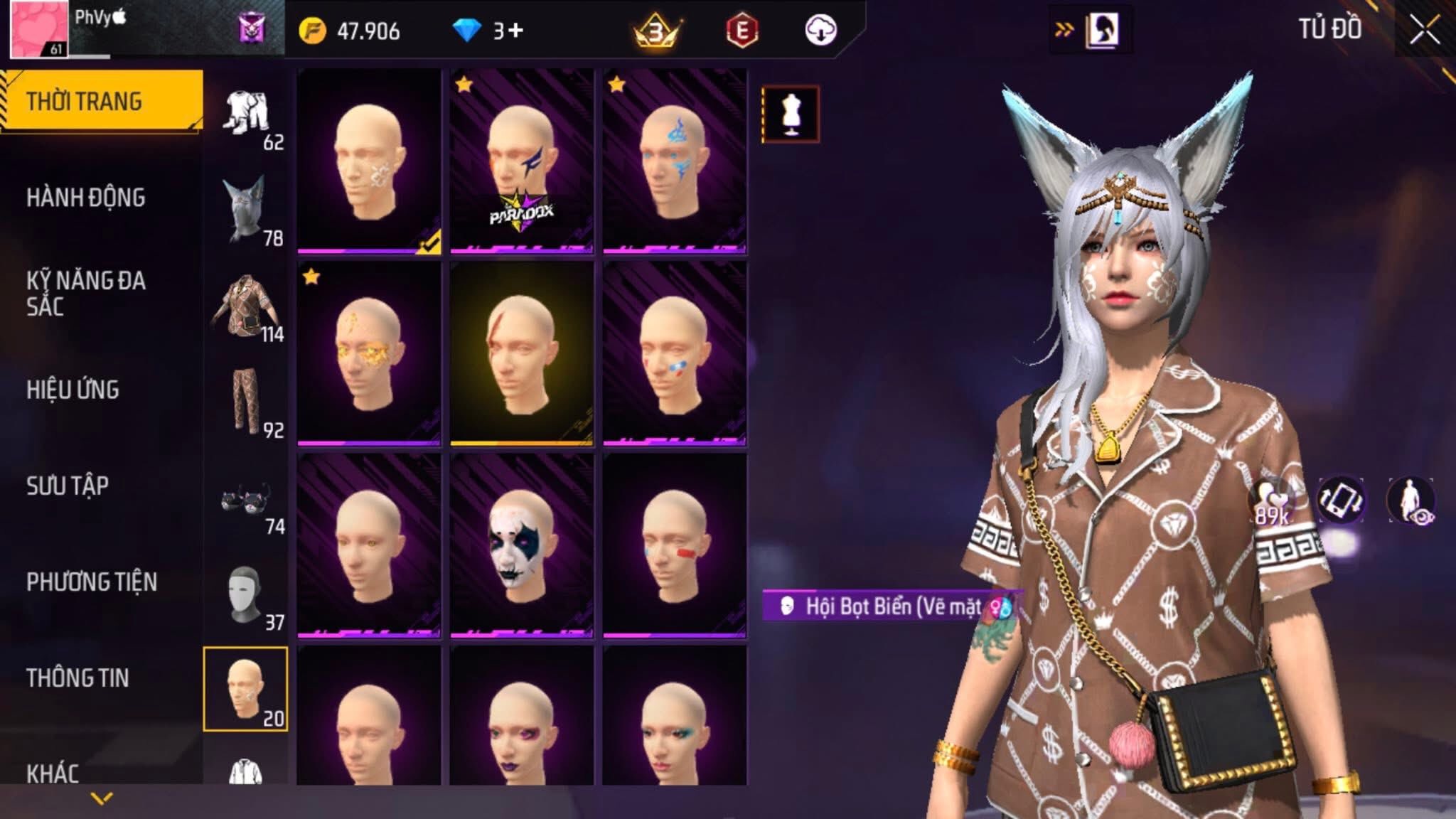Select the cat slippers shoes category
Image resolution: width=1456 pixels, height=819 pixels.
click(x=246, y=500)
